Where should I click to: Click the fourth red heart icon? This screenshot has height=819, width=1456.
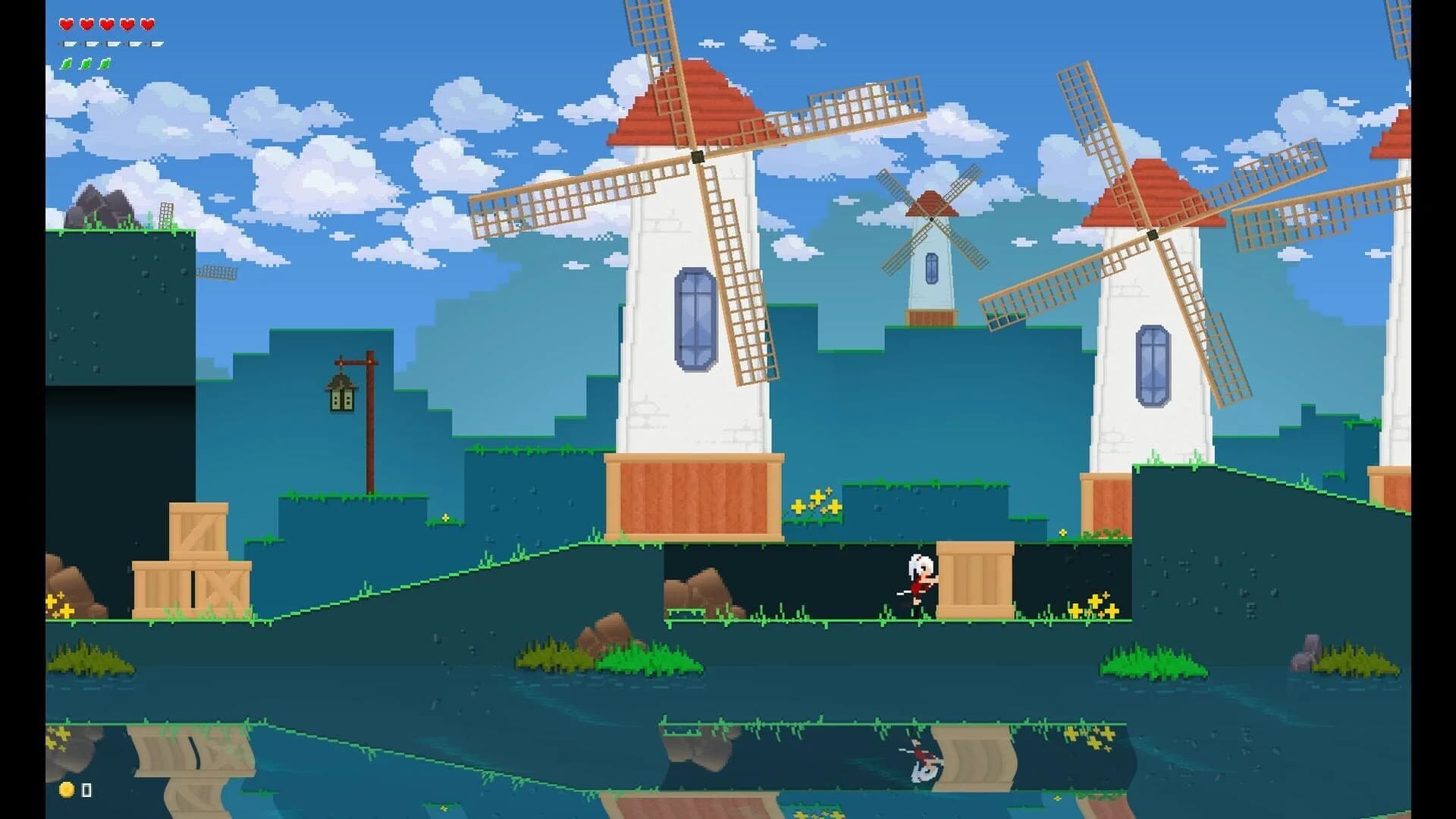[127, 24]
